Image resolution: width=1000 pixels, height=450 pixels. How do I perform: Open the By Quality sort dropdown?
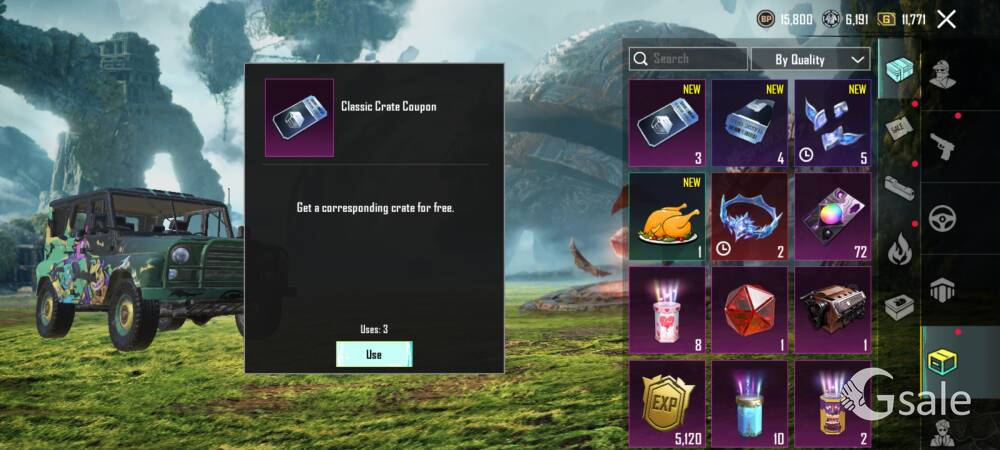tap(810, 59)
